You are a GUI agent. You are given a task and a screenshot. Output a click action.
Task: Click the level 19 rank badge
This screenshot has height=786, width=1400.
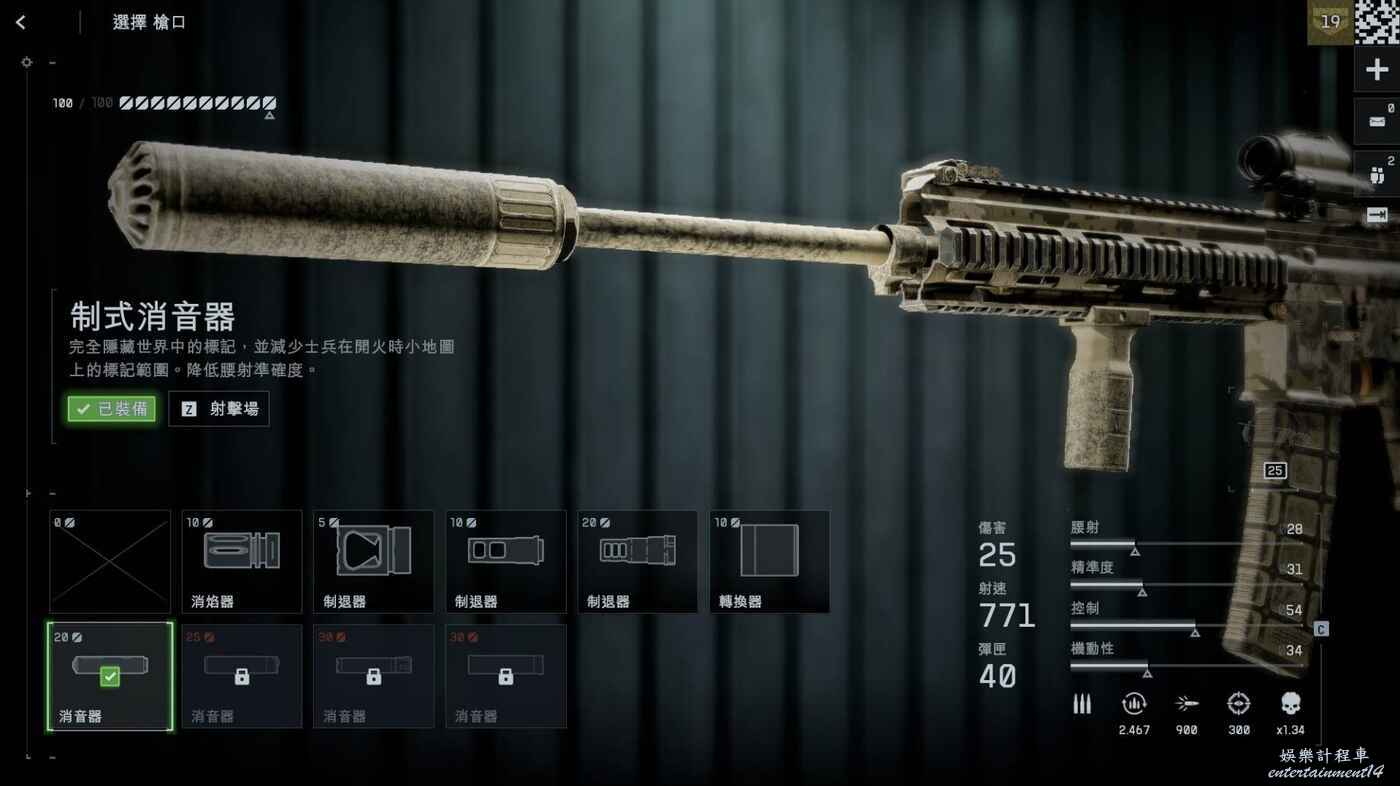click(x=1330, y=22)
